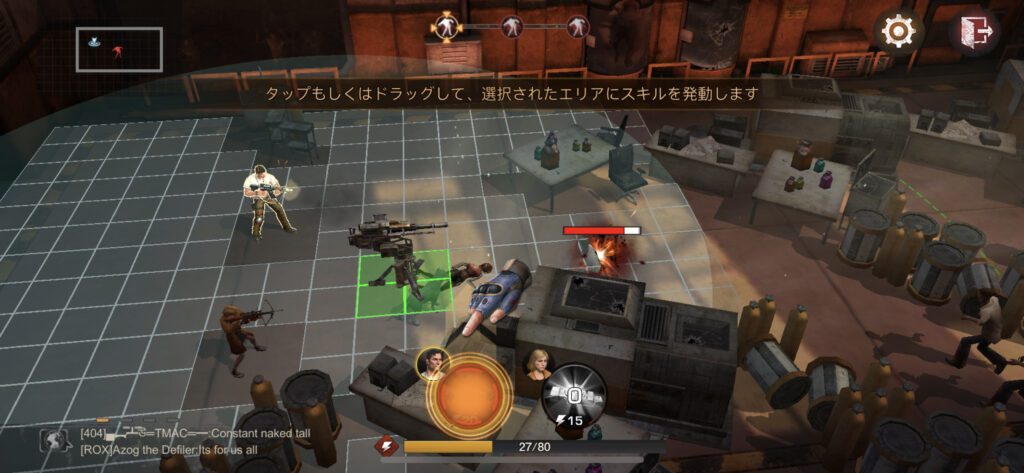This screenshot has height=473, width=1024.
Task: Click the chat speech bubble icon
Action: (x=54, y=441)
